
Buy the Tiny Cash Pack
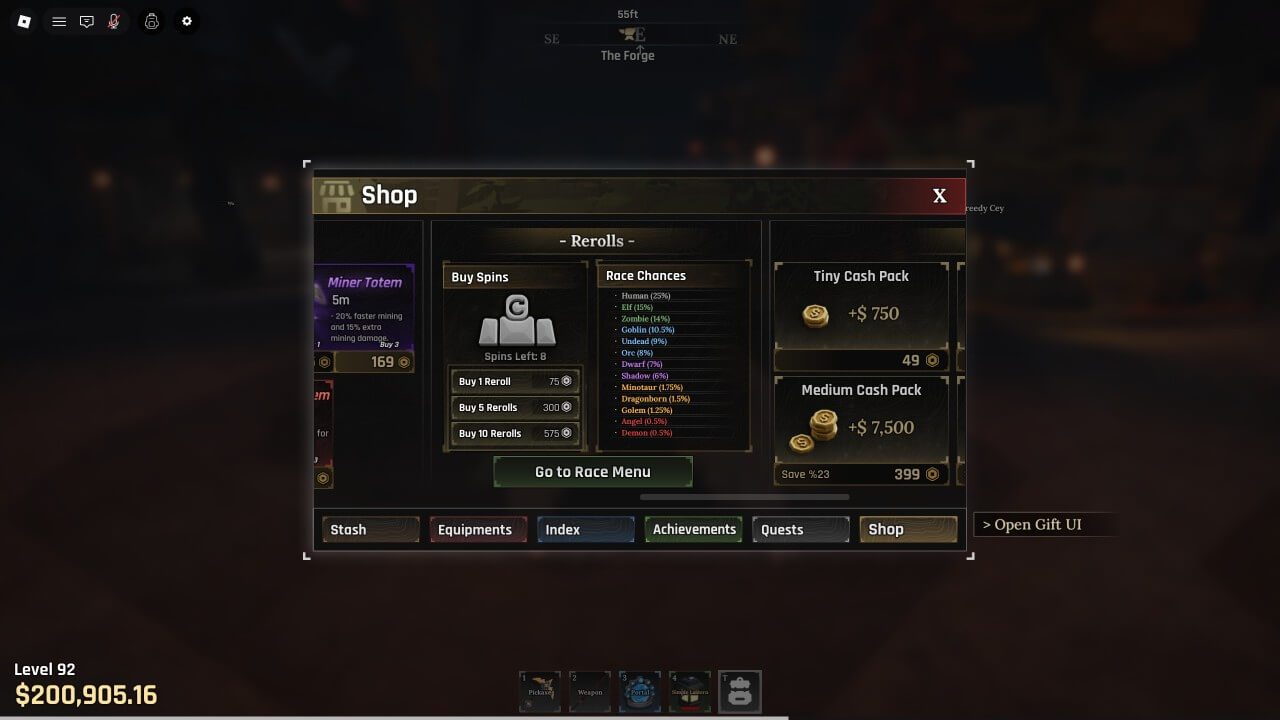[861, 360]
